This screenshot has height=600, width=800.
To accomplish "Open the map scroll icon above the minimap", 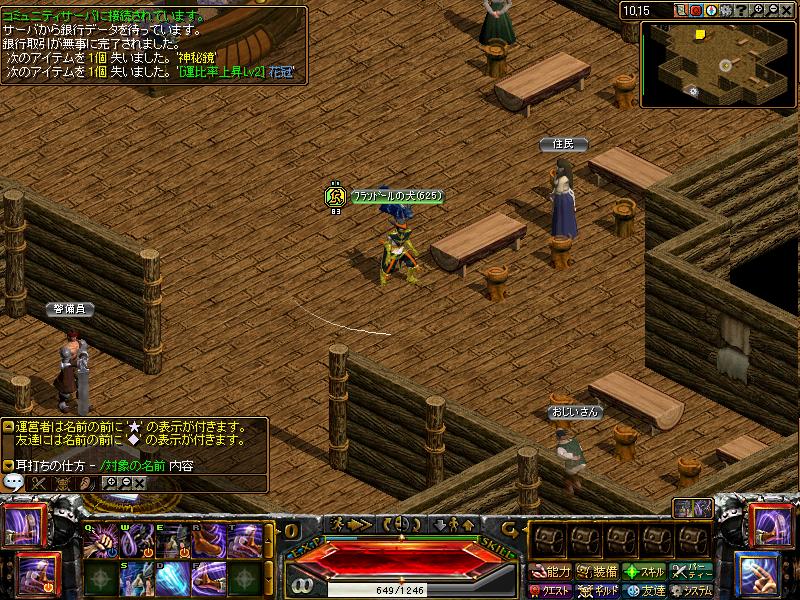I will (680, 10).
